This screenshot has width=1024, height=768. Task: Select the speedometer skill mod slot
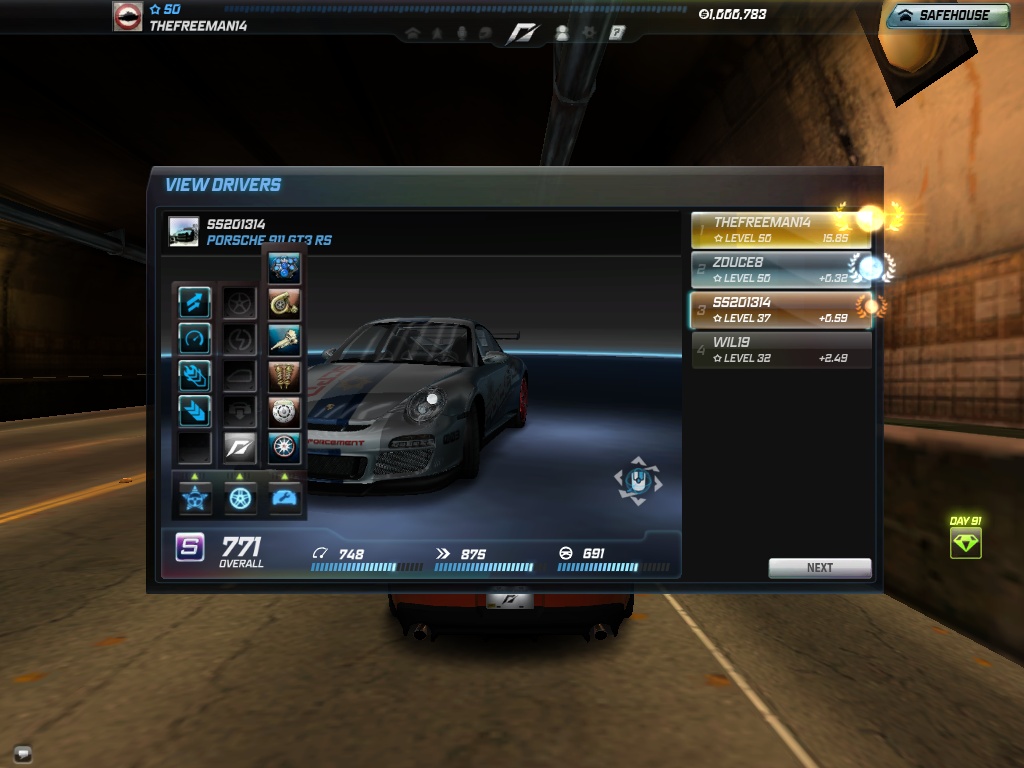[194, 339]
